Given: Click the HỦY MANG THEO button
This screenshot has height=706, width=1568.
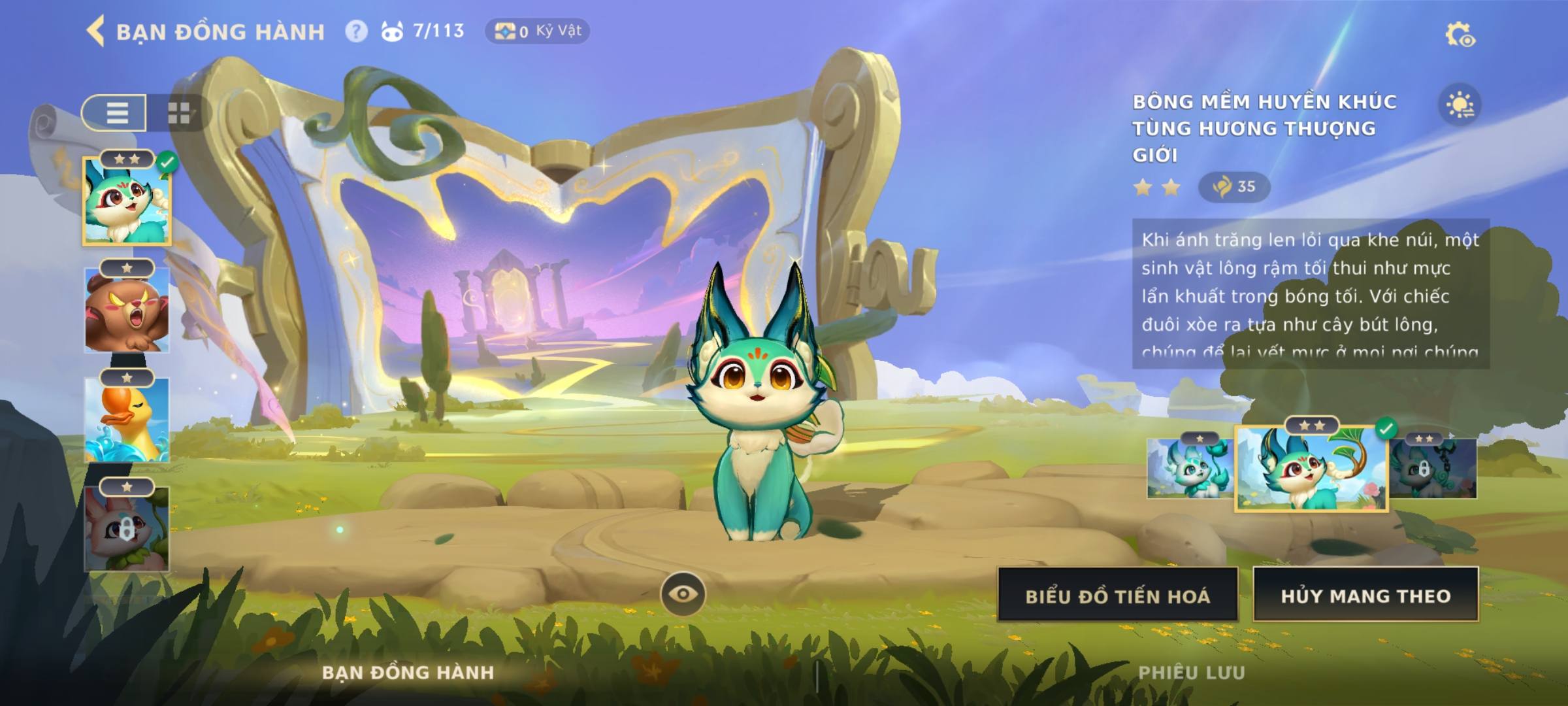Looking at the screenshot, I should pos(1365,596).
